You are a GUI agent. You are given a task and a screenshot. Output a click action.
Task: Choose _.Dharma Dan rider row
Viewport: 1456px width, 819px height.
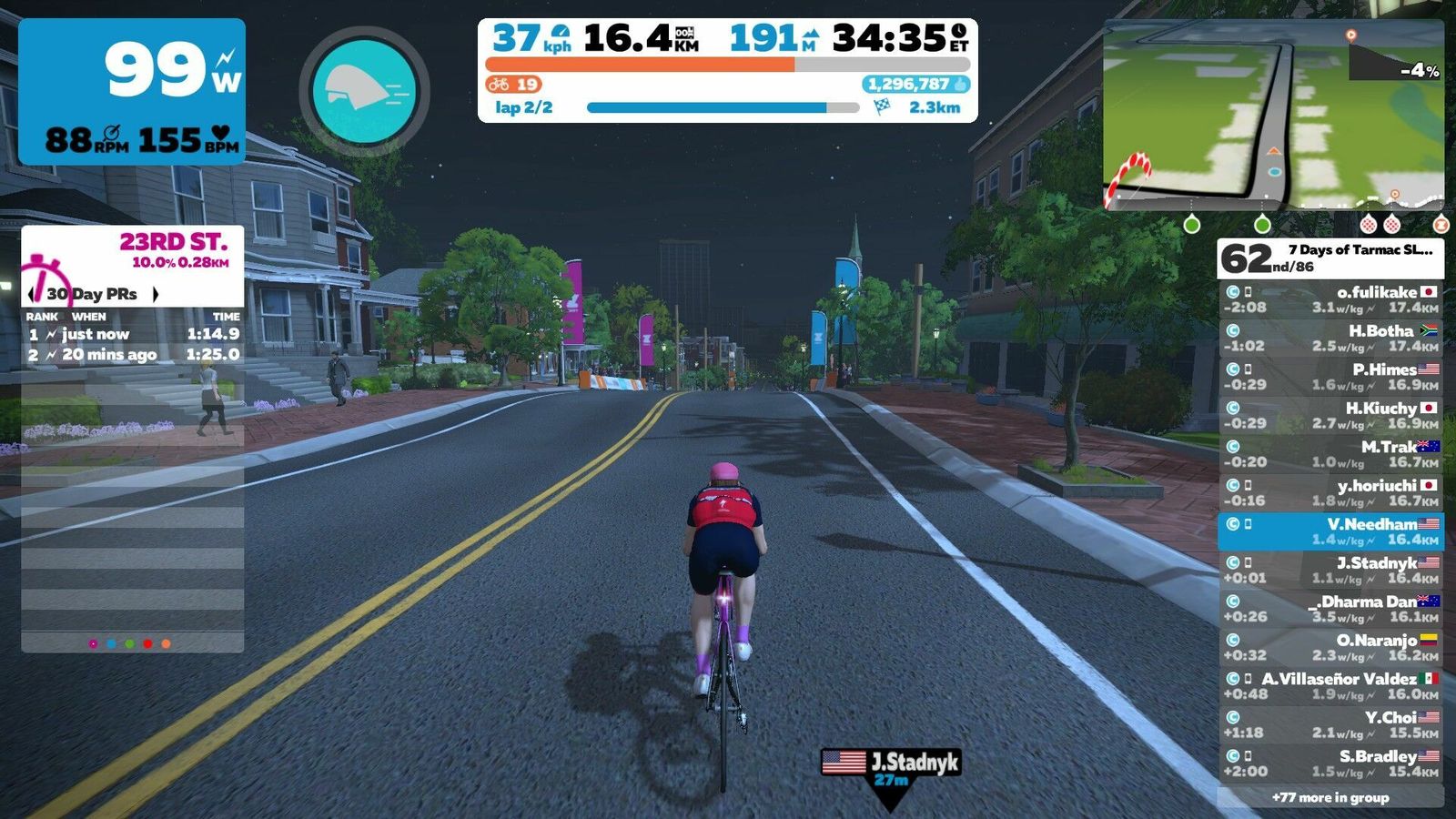(x=1330, y=609)
